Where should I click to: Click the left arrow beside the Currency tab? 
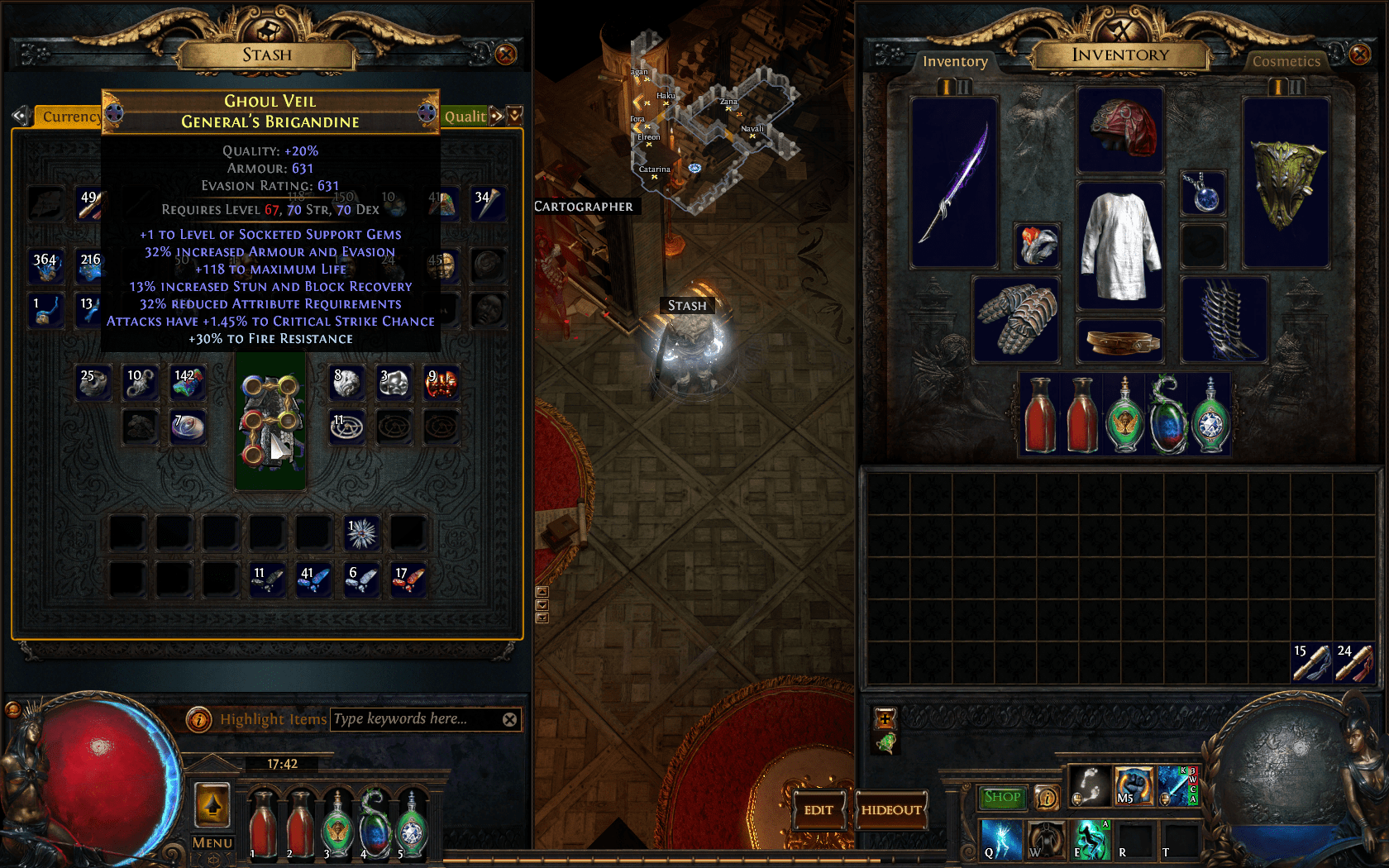click(x=18, y=117)
